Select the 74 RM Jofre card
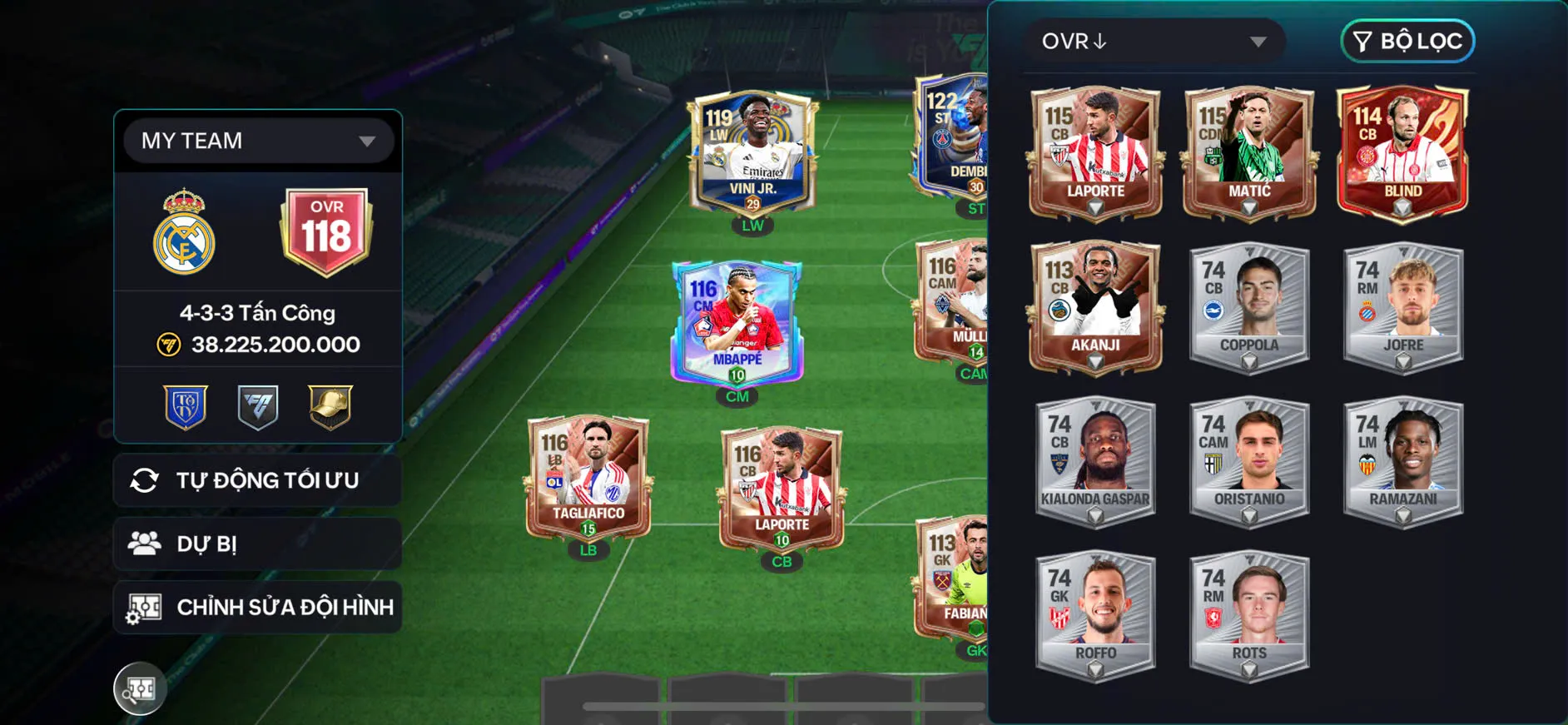Image resolution: width=1568 pixels, height=725 pixels. pos(1403,307)
